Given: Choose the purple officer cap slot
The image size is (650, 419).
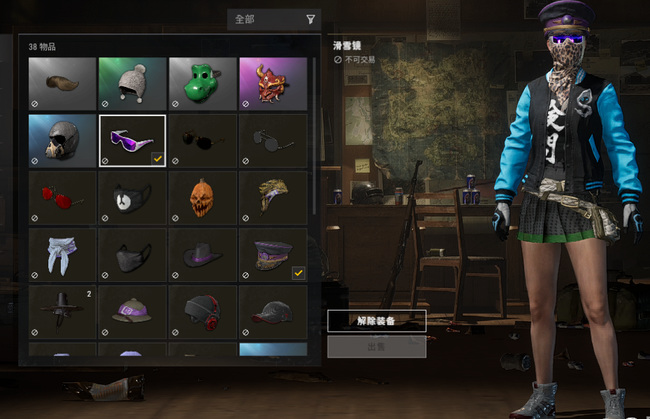Looking at the screenshot, I should pyautogui.click(x=272, y=255).
